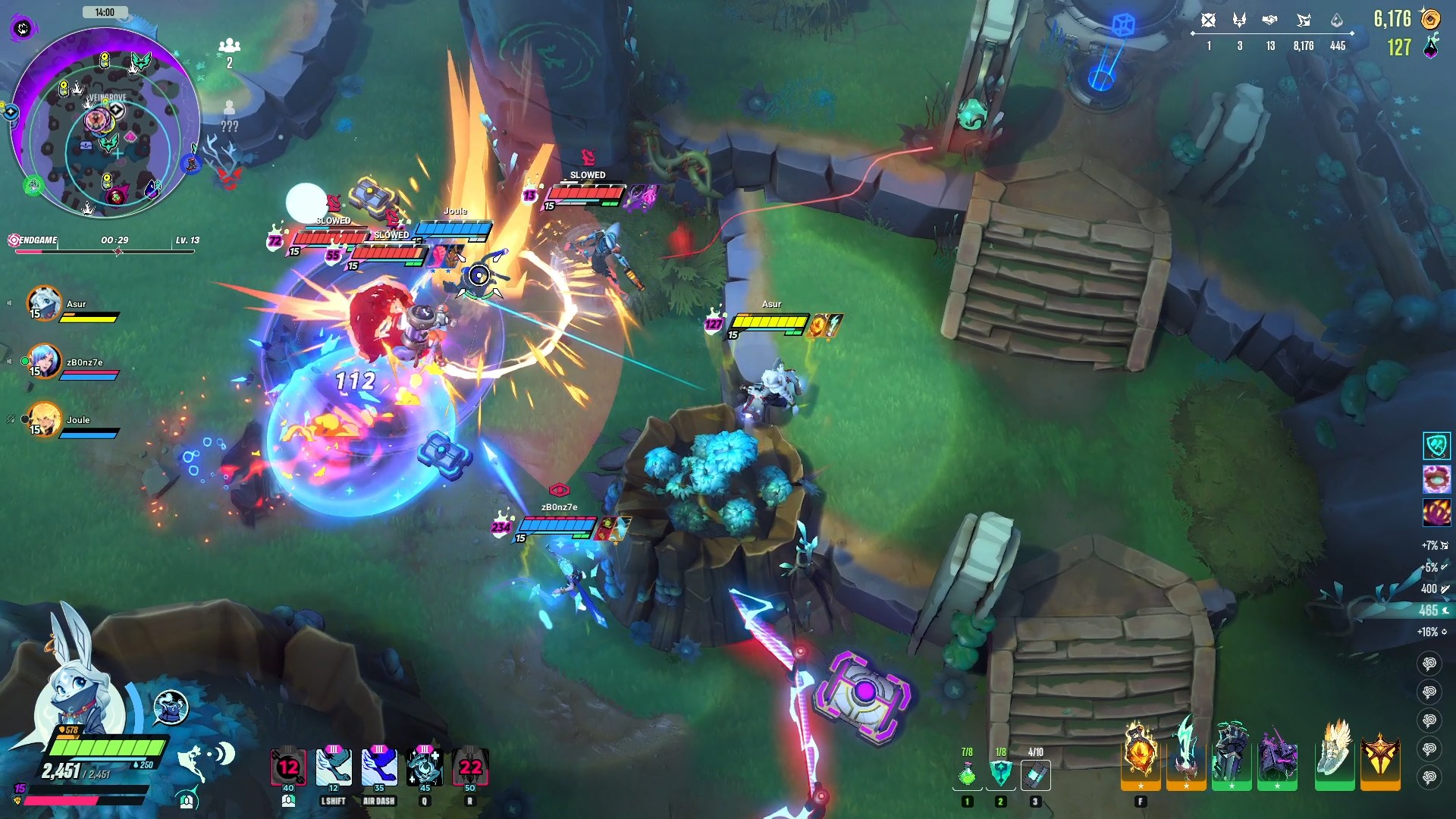Click the R ultimate ability on cooldown
The image size is (1456, 819).
pos(470,767)
